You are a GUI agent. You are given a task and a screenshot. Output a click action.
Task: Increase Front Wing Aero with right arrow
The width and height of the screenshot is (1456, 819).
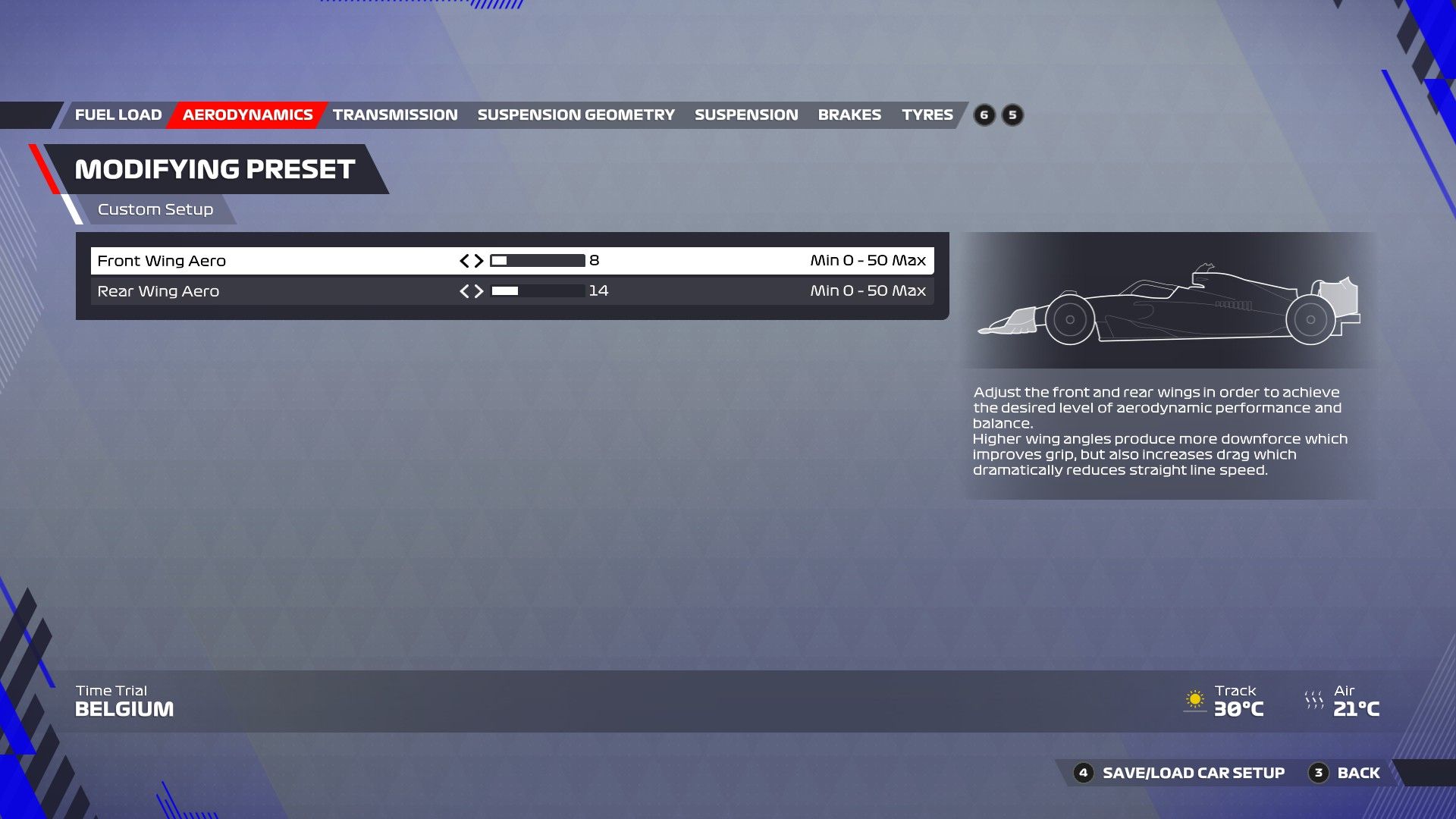pyautogui.click(x=479, y=261)
